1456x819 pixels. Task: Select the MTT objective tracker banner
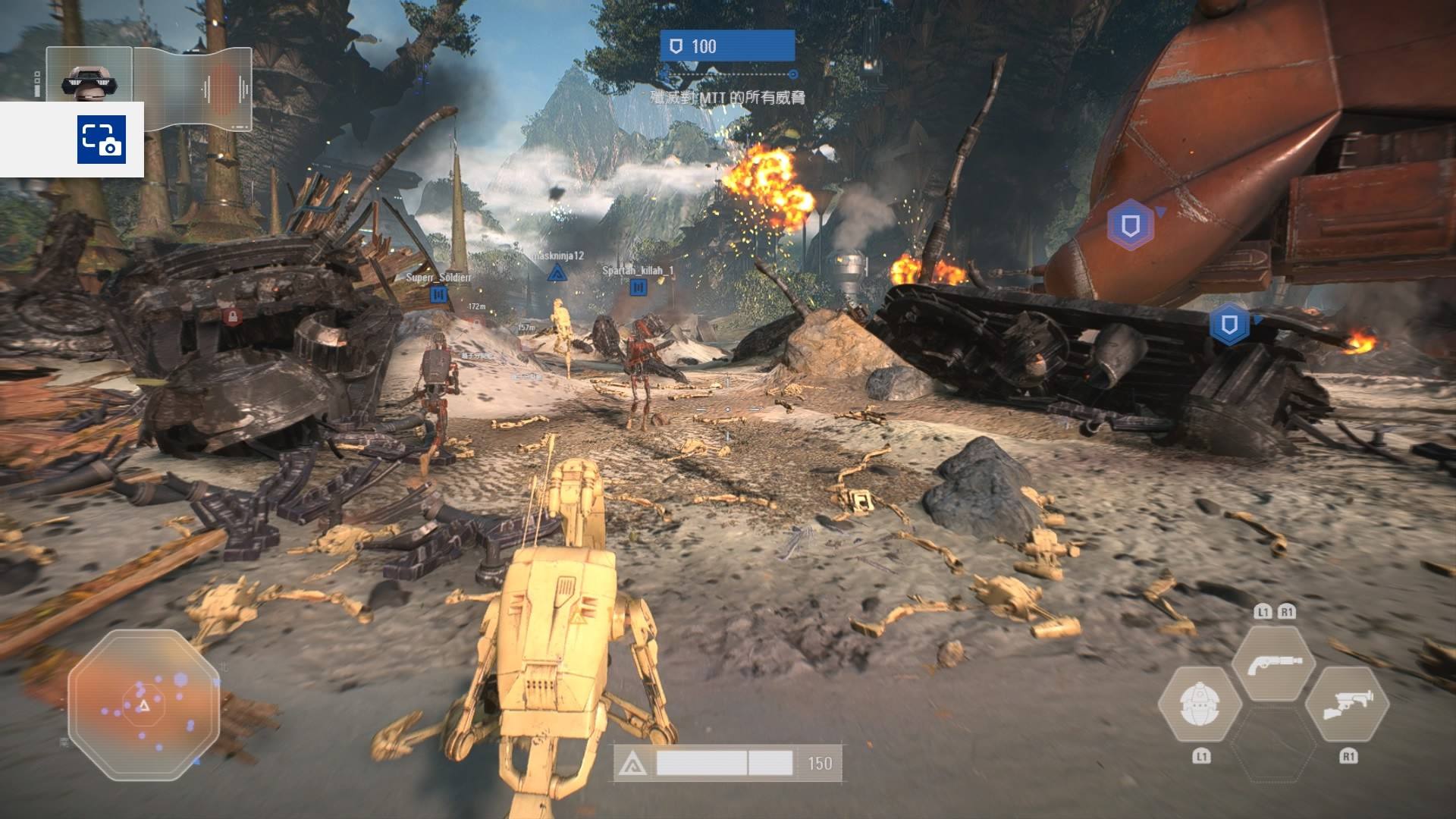726,46
